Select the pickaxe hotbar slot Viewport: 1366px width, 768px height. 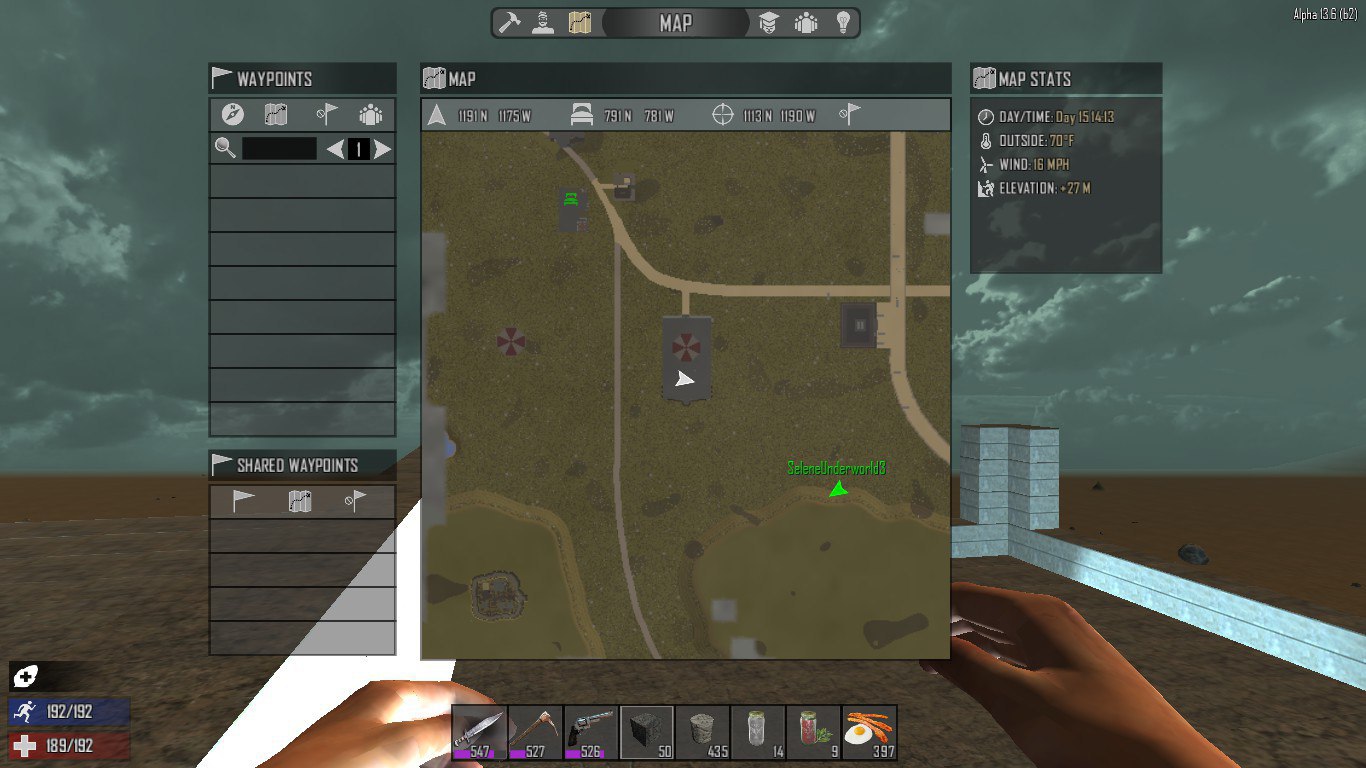(535, 733)
